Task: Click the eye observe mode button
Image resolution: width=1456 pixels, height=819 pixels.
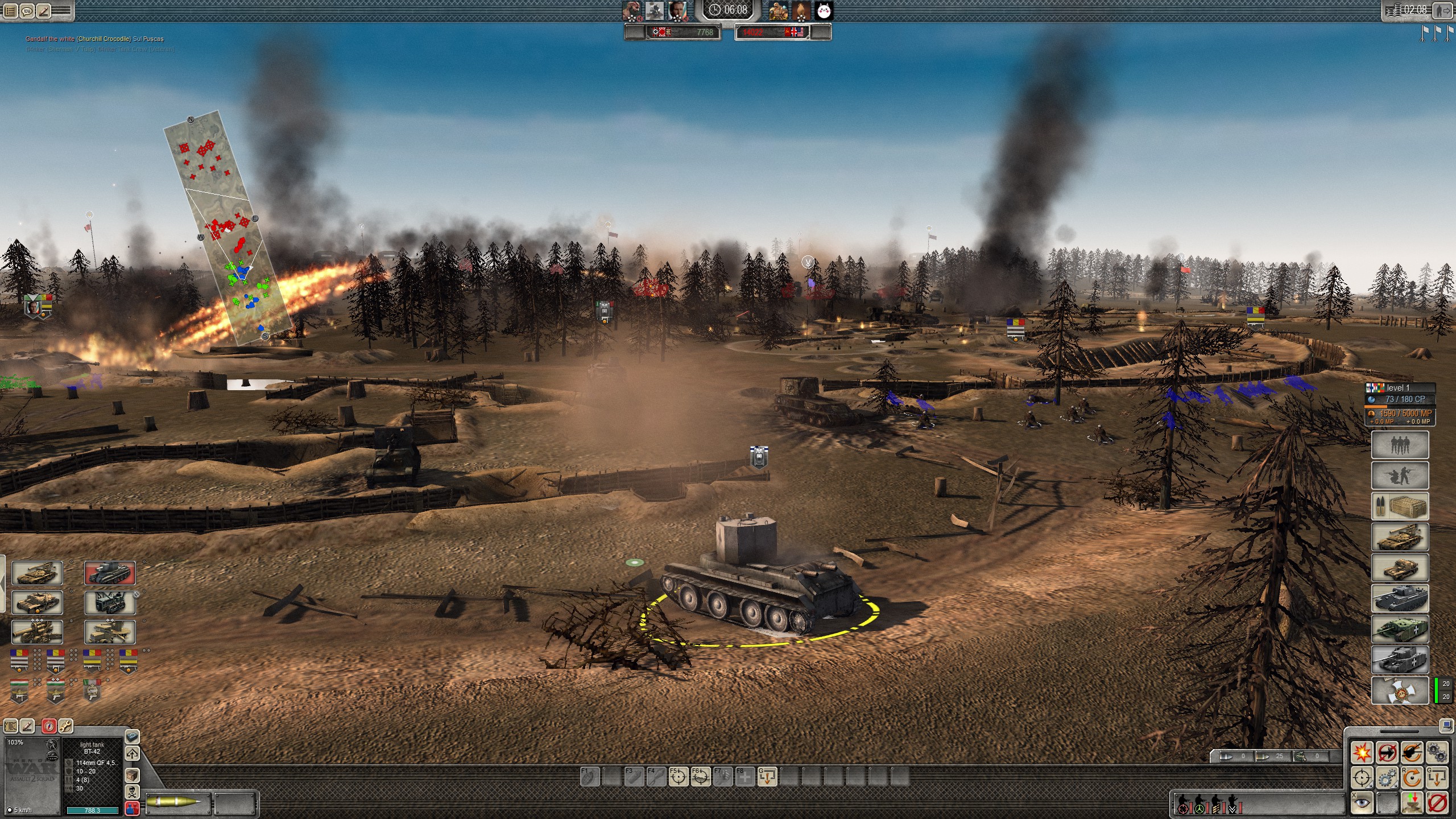Action: coord(1362,803)
